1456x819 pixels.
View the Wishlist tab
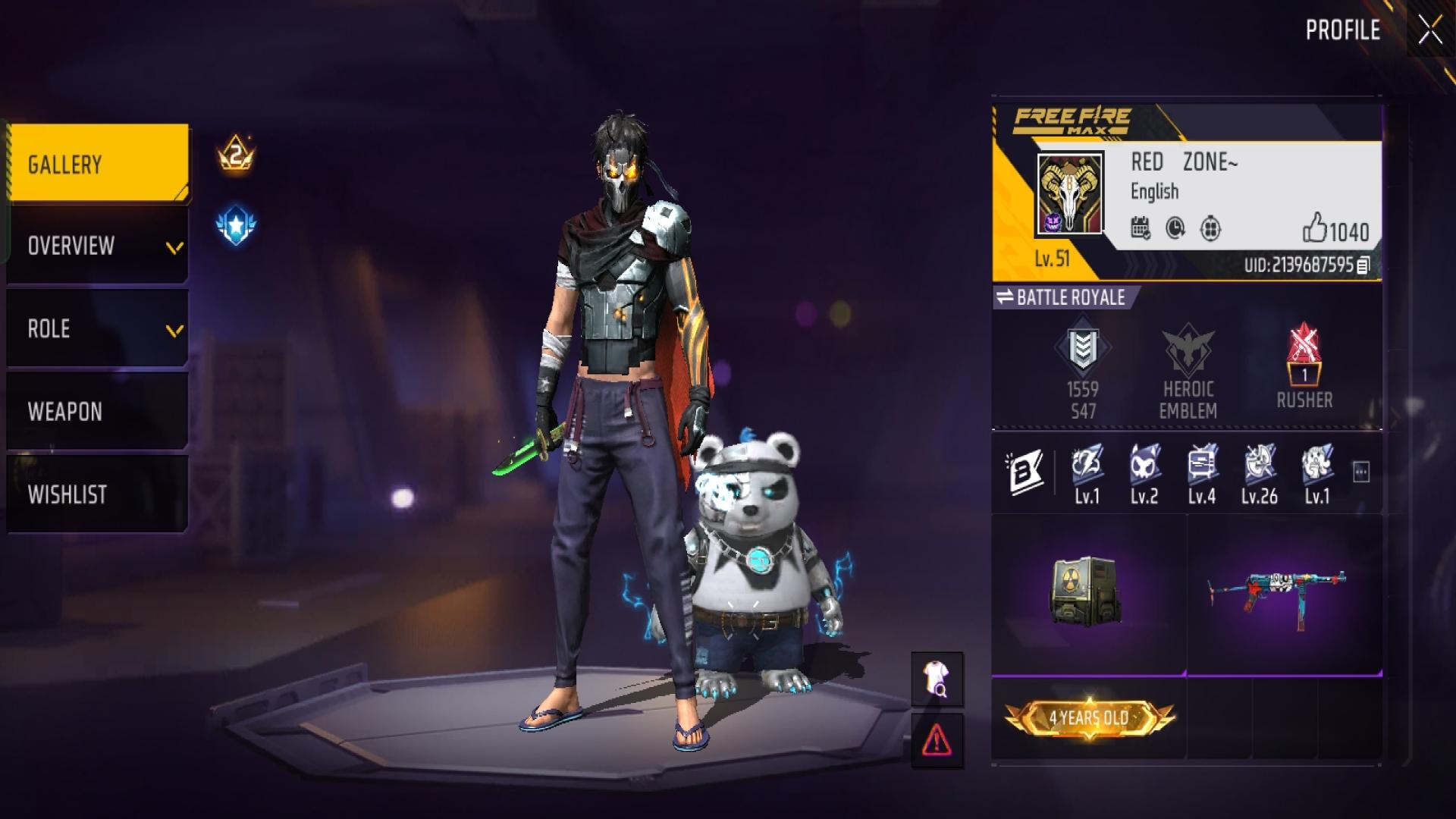click(98, 494)
